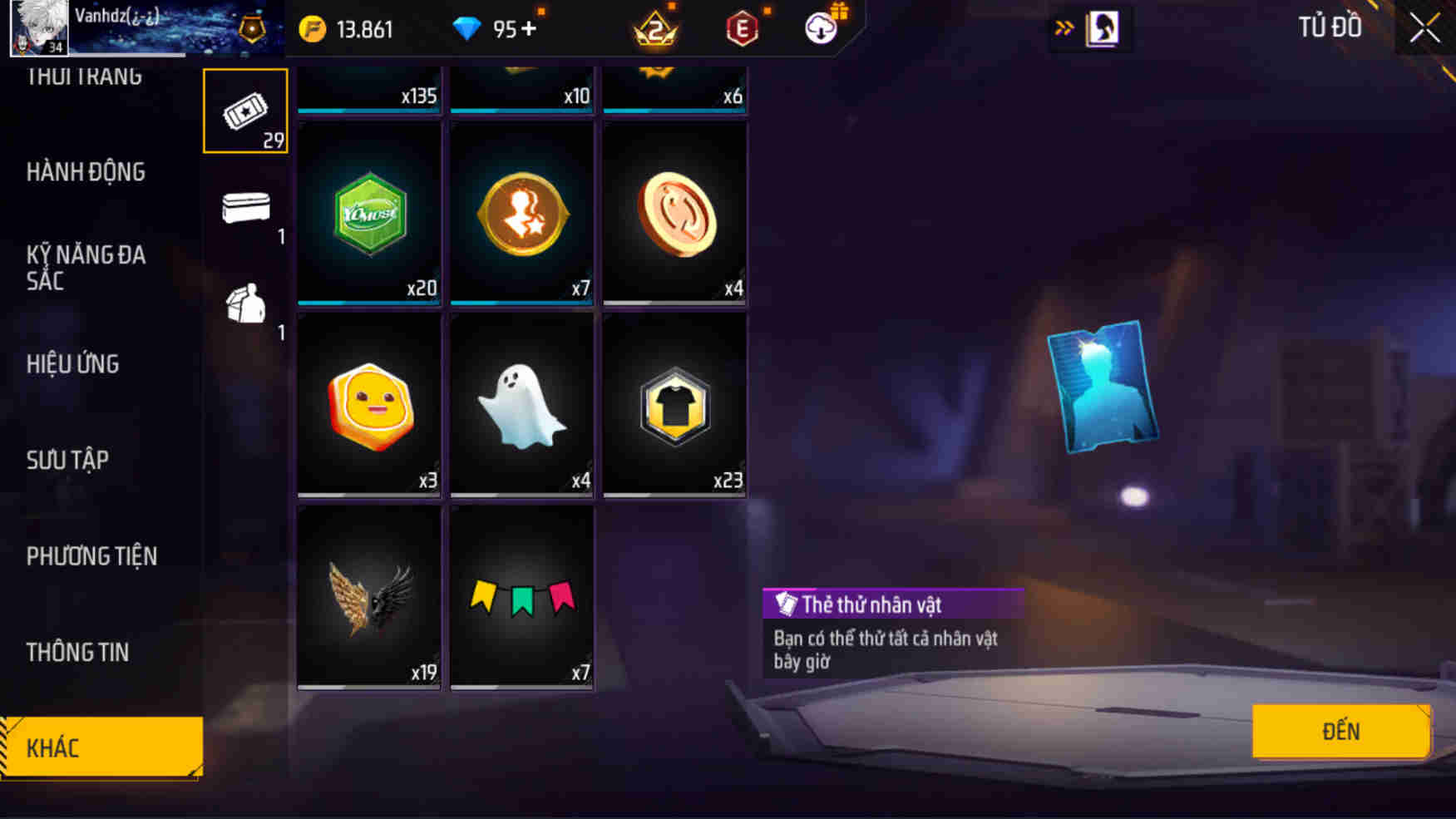Select the black wings item showing x19
The image size is (1456, 819).
pyautogui.click(x=368, y=596)
